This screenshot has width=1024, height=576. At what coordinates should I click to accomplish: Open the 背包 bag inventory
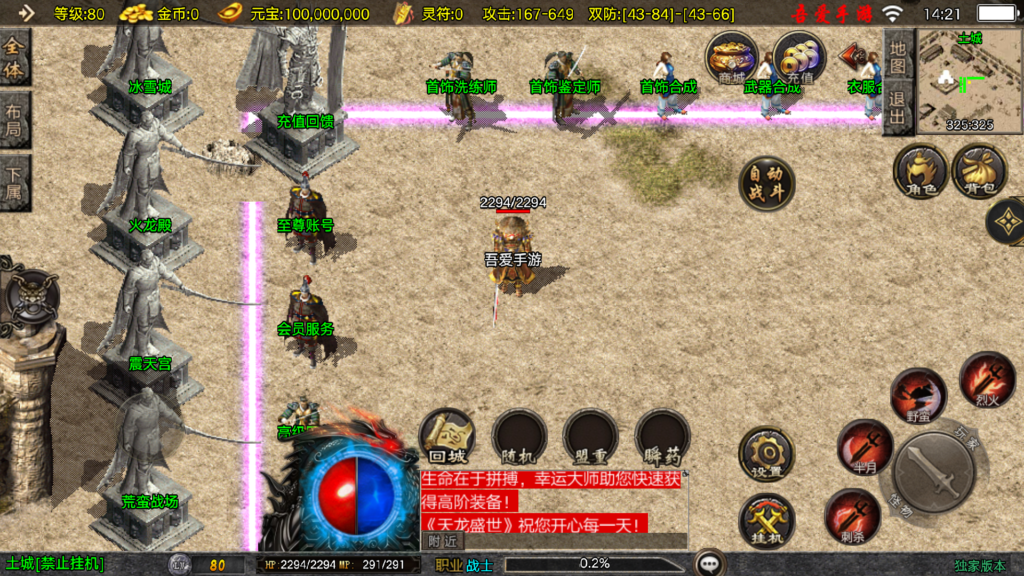pyautogui.click(x=979, y=171)
